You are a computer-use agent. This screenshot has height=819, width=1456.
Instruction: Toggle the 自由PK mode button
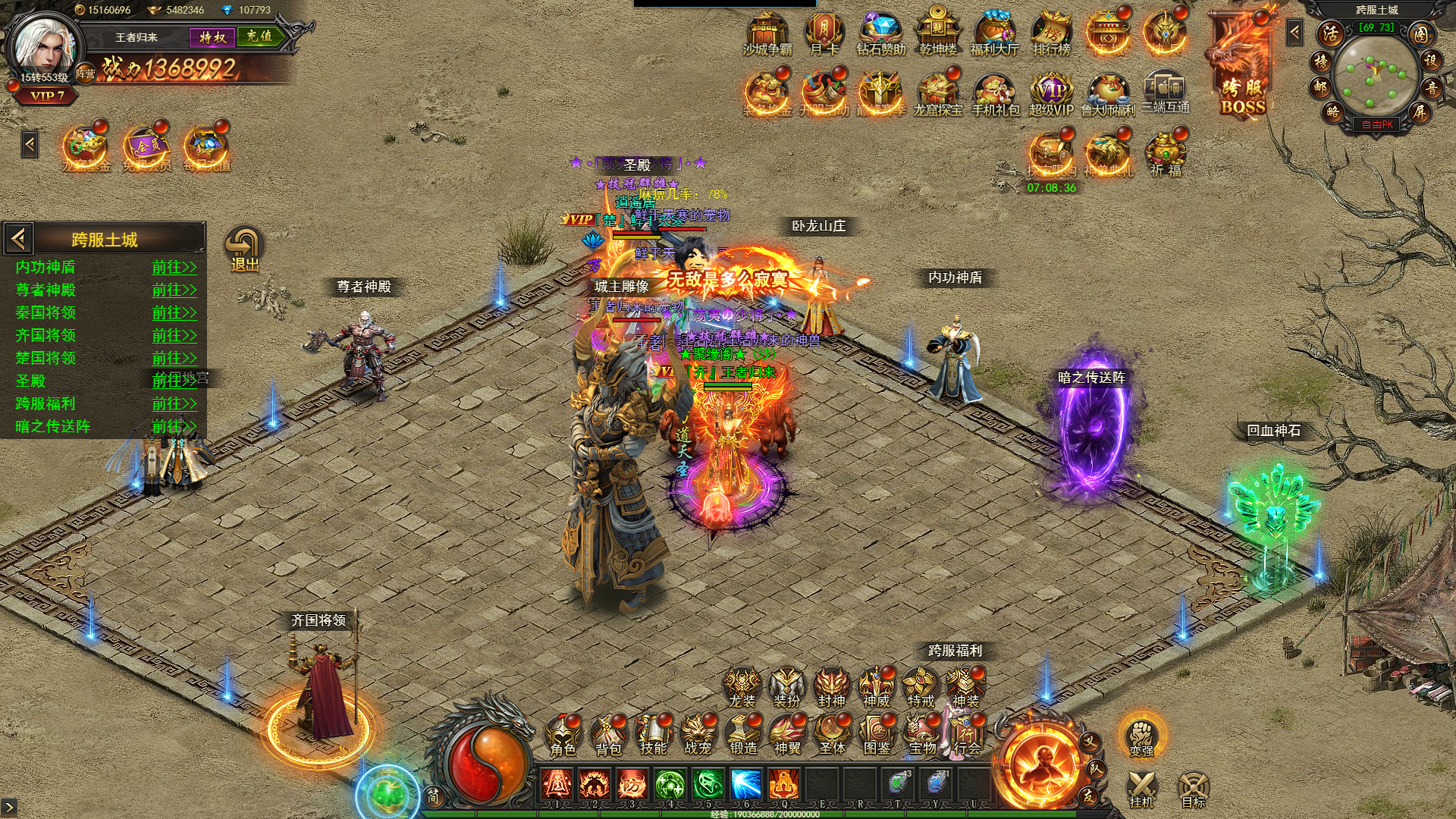[1376, 124]
